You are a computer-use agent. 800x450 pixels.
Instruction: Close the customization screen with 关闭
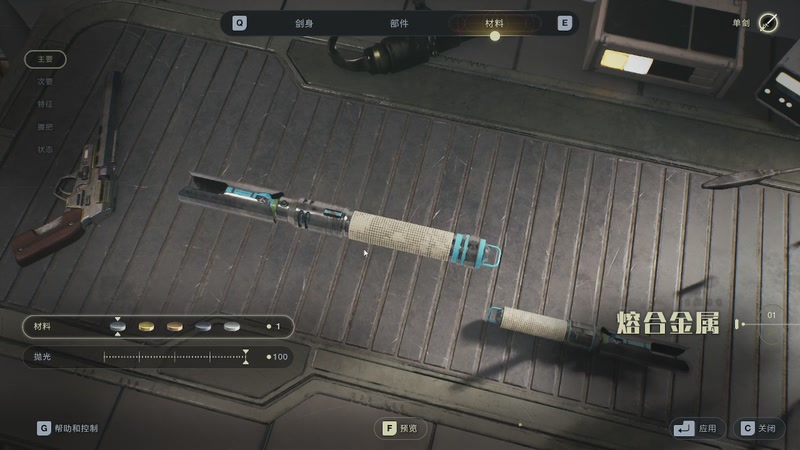point(757,428)
